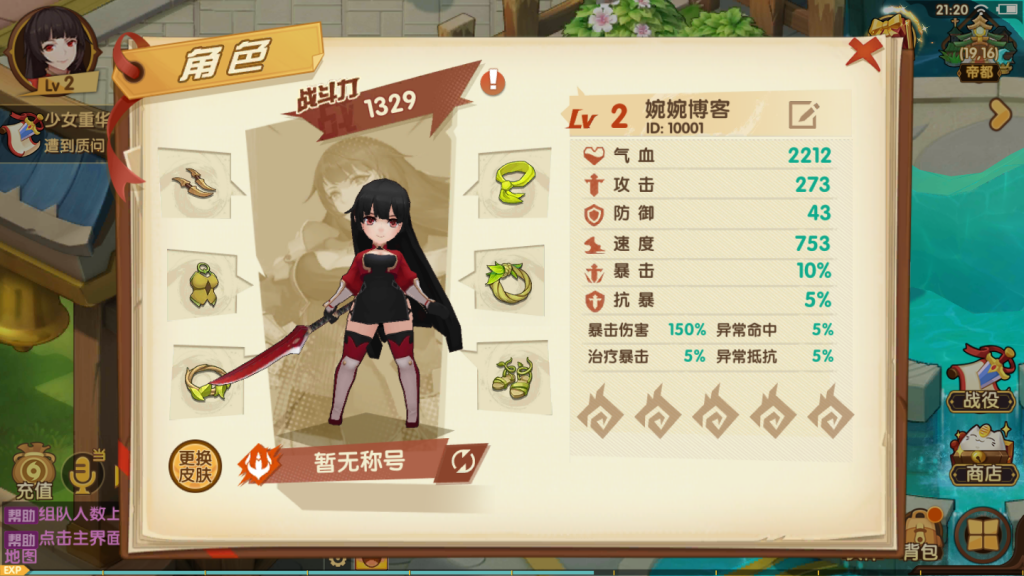Open the 商店 shop
Viewport: 1024px width, 576px height.
979,456
